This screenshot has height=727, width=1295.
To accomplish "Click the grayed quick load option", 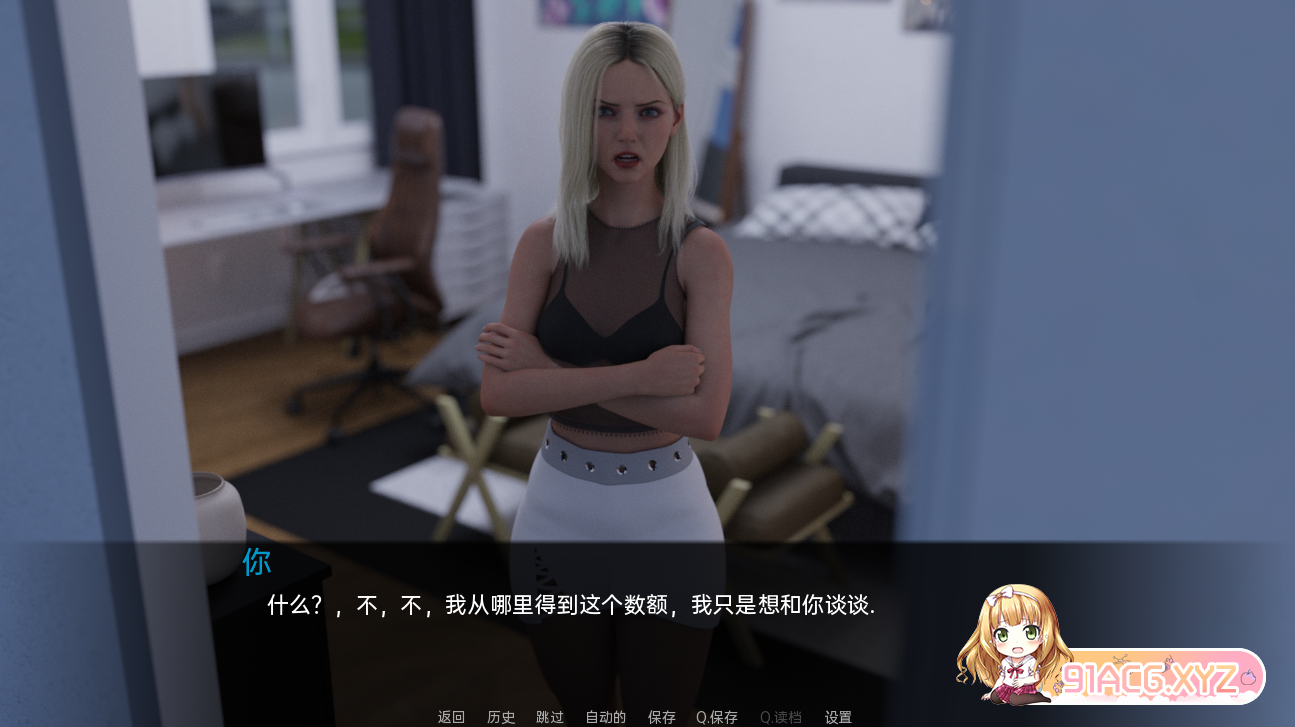I will point(781,717).
